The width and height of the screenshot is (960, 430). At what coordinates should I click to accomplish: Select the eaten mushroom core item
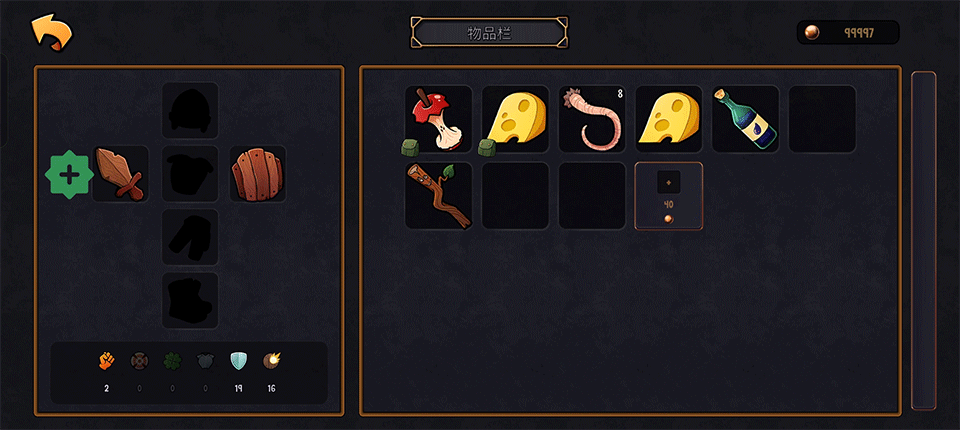coord(438,119)
